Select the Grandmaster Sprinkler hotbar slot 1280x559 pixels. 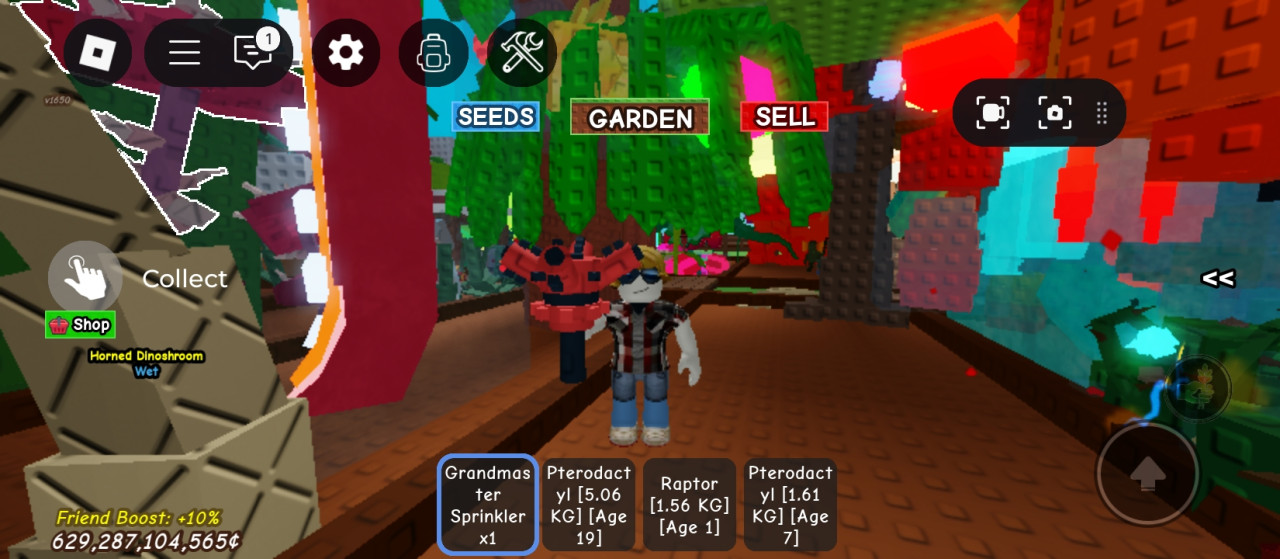click(x=488, y=505)
